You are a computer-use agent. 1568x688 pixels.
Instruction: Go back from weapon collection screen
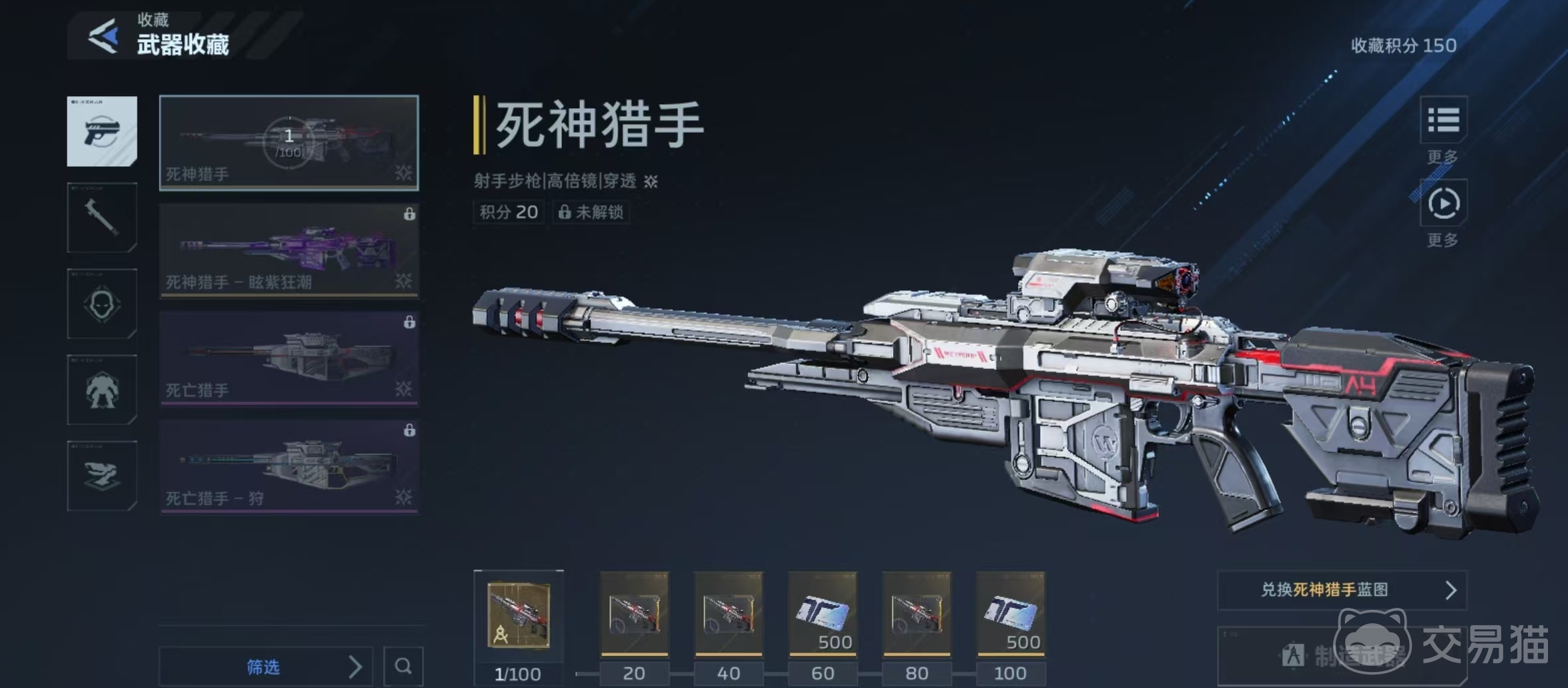104,35
